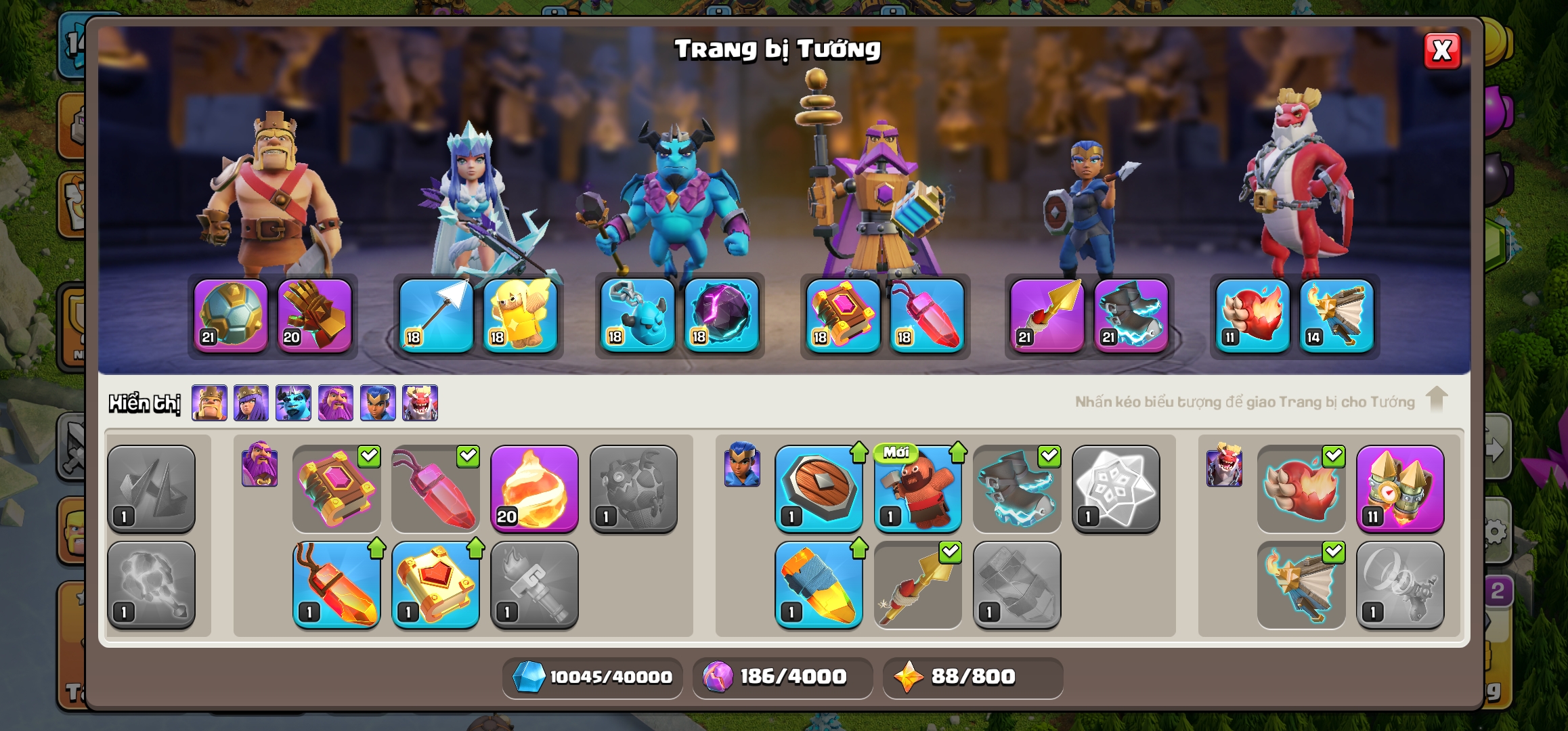Toggle Barbarian King filter in display row
1568x731 pixels.
click(209, 403)
